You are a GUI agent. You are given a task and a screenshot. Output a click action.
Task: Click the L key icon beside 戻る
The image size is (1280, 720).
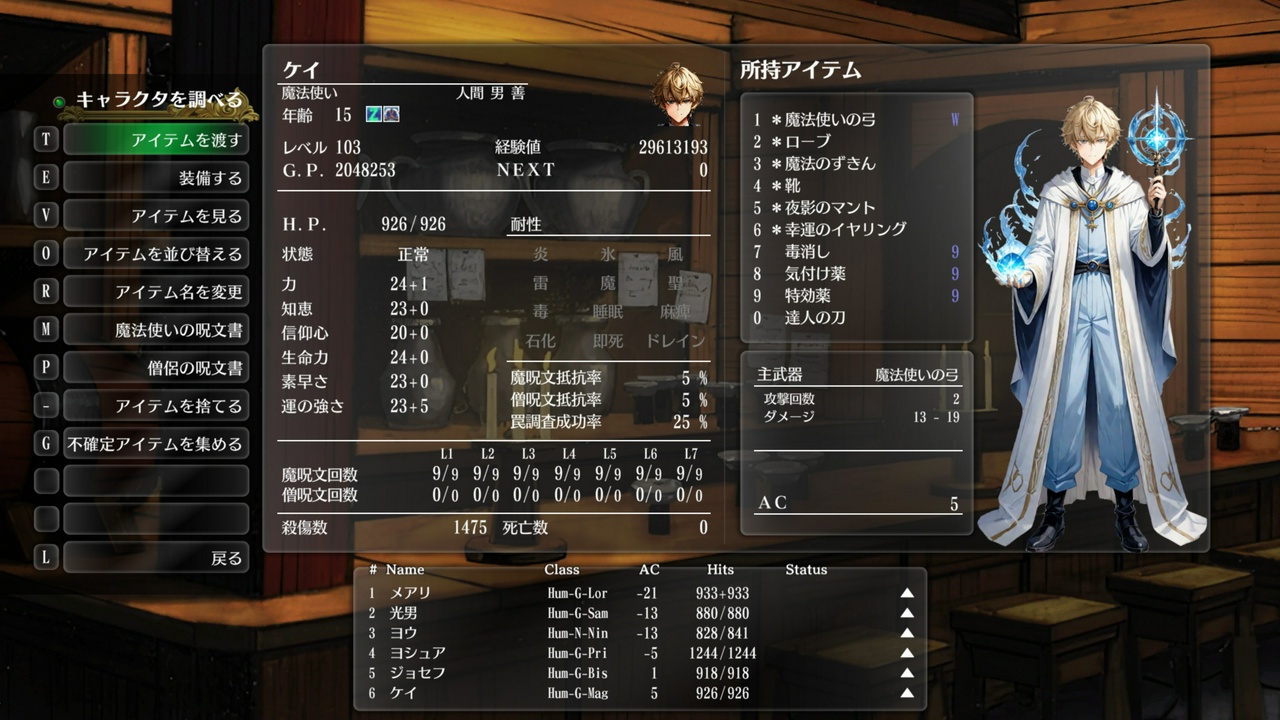(x=46, y=556)
